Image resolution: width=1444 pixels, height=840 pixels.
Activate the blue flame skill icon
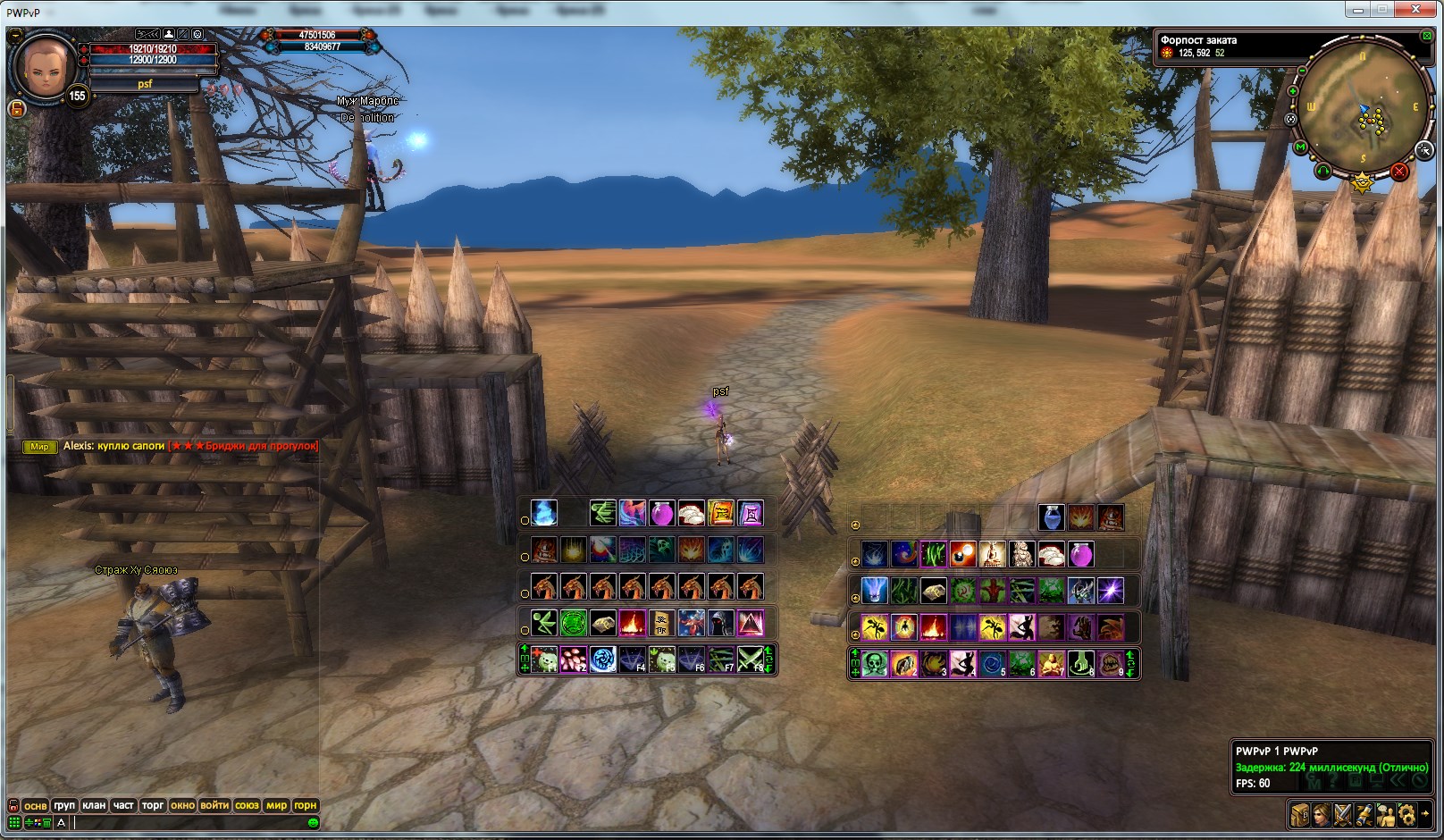pyautogui.click(x=544, y=513)
